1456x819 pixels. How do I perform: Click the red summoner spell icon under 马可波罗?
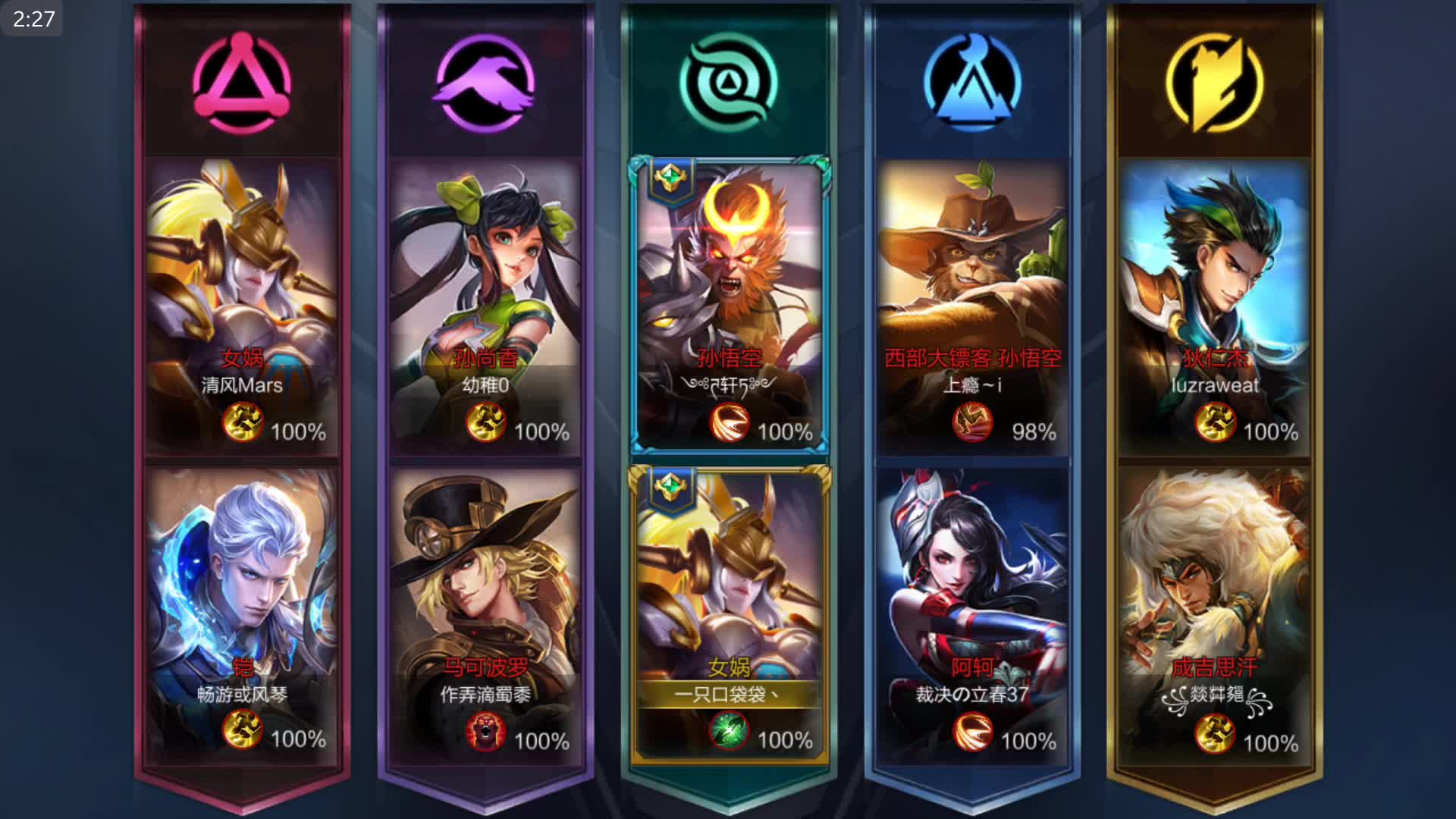click(x=485, y=733)
